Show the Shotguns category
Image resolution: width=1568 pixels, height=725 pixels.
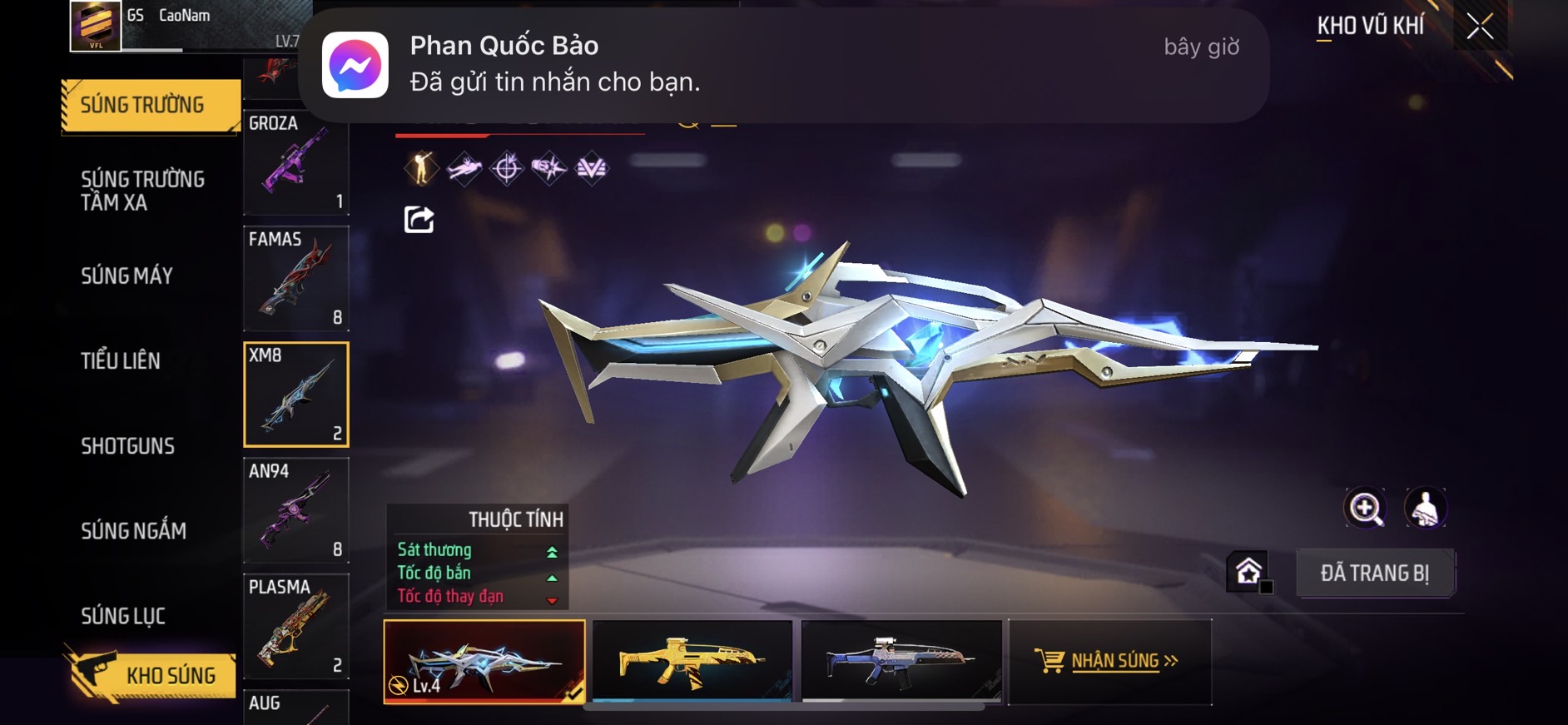127,446
